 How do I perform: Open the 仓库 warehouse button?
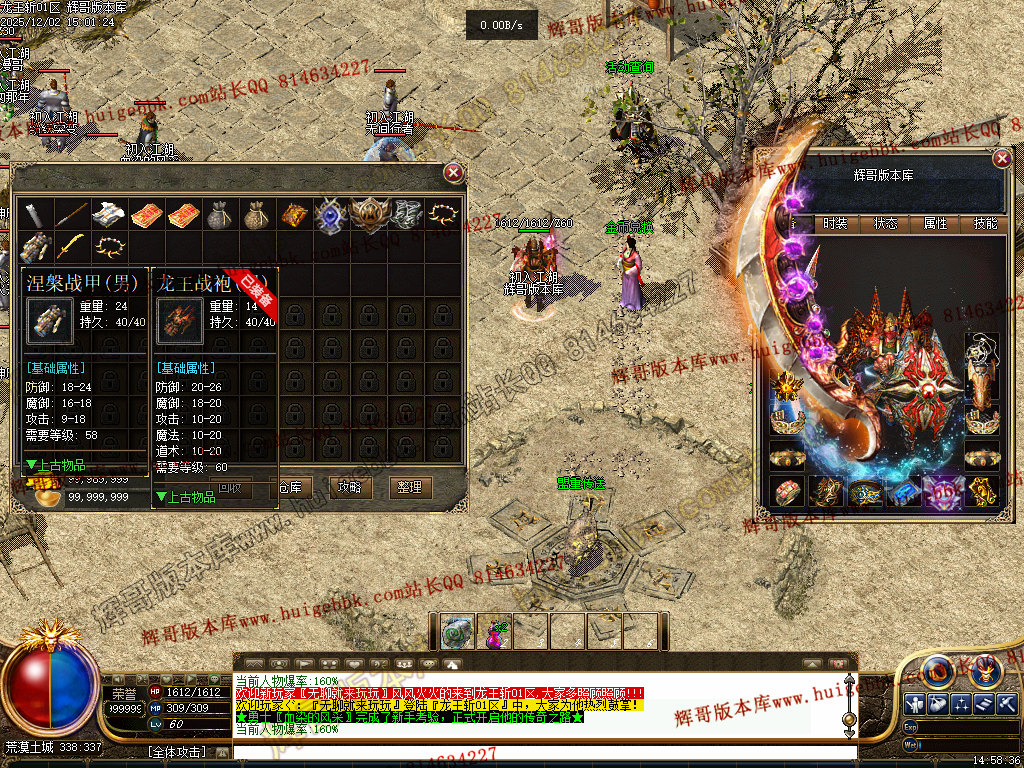[290, 487]
